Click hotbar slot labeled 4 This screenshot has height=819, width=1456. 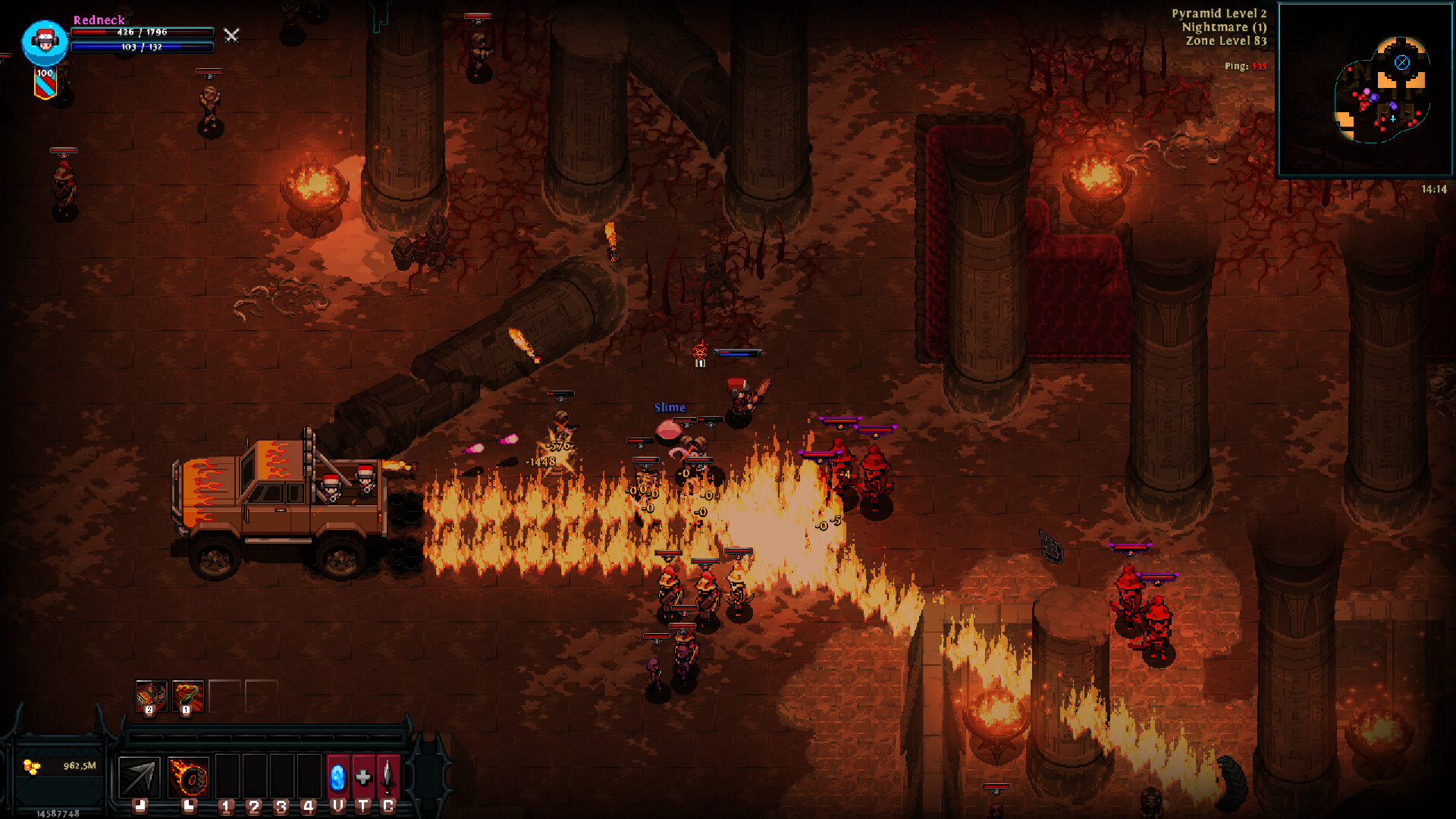(308, 806)
